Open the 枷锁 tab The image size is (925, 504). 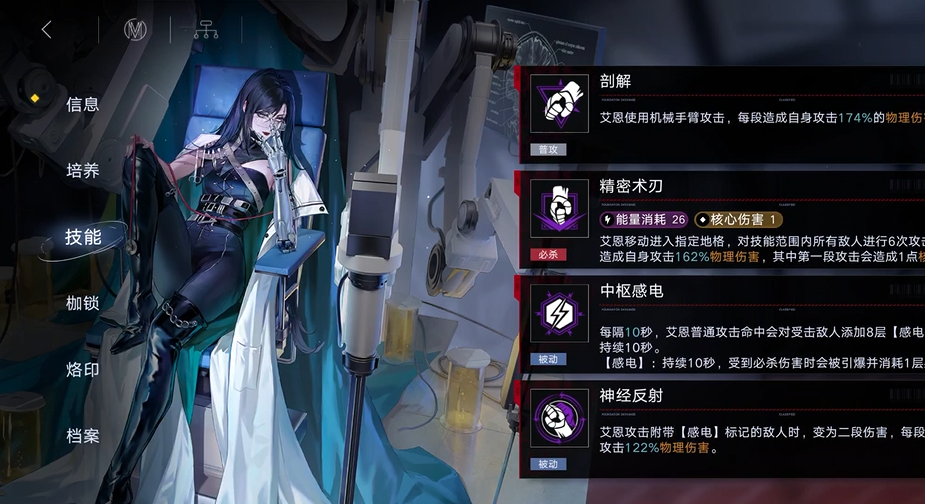(83, 303)
